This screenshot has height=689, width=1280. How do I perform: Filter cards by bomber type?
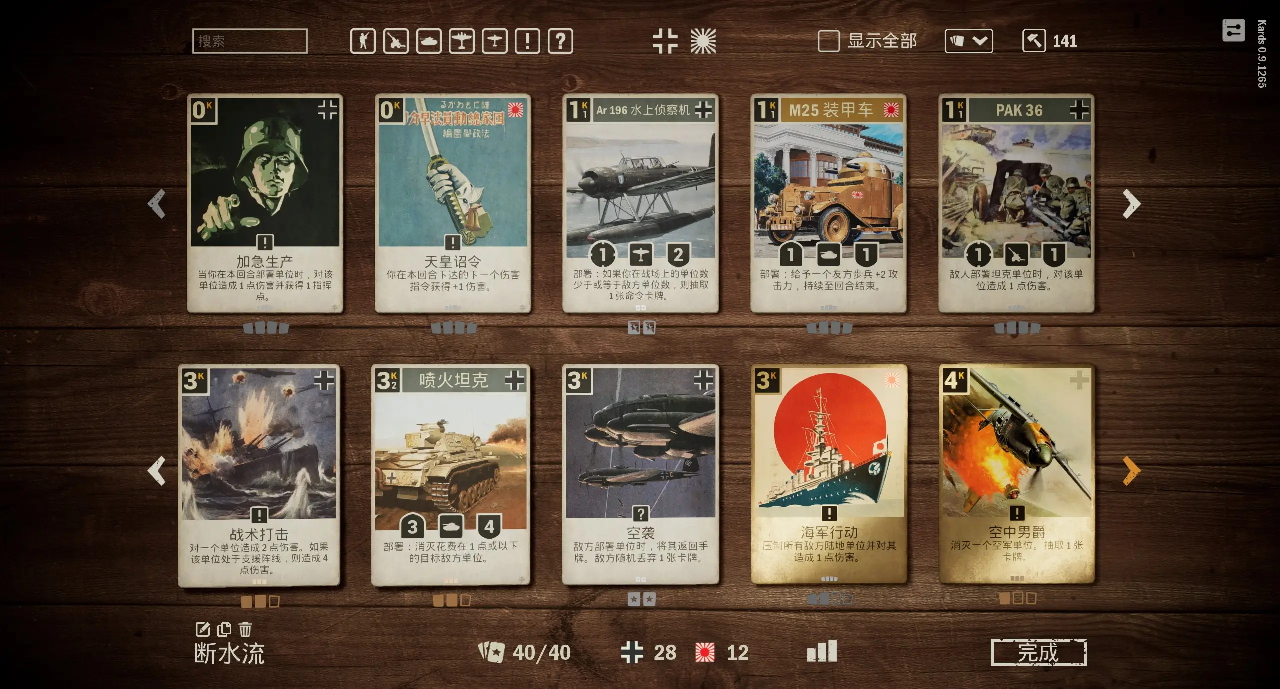[x=462, y=41]
